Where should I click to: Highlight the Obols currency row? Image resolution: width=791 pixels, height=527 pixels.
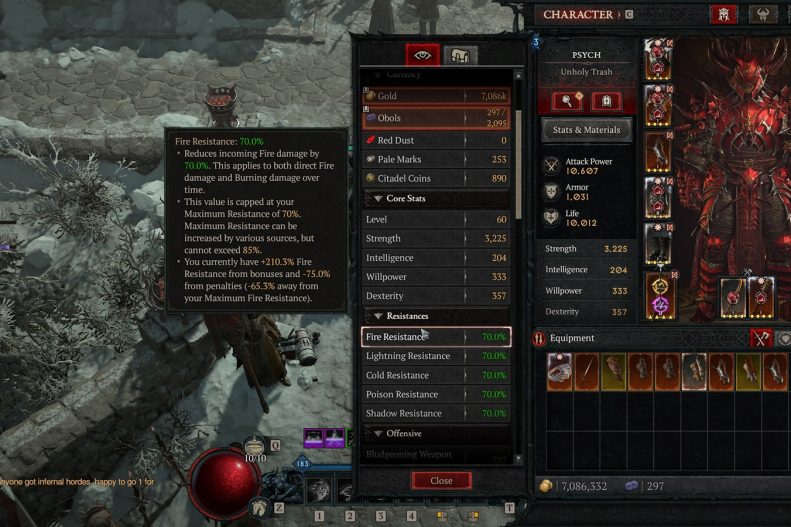click(436, 119)
